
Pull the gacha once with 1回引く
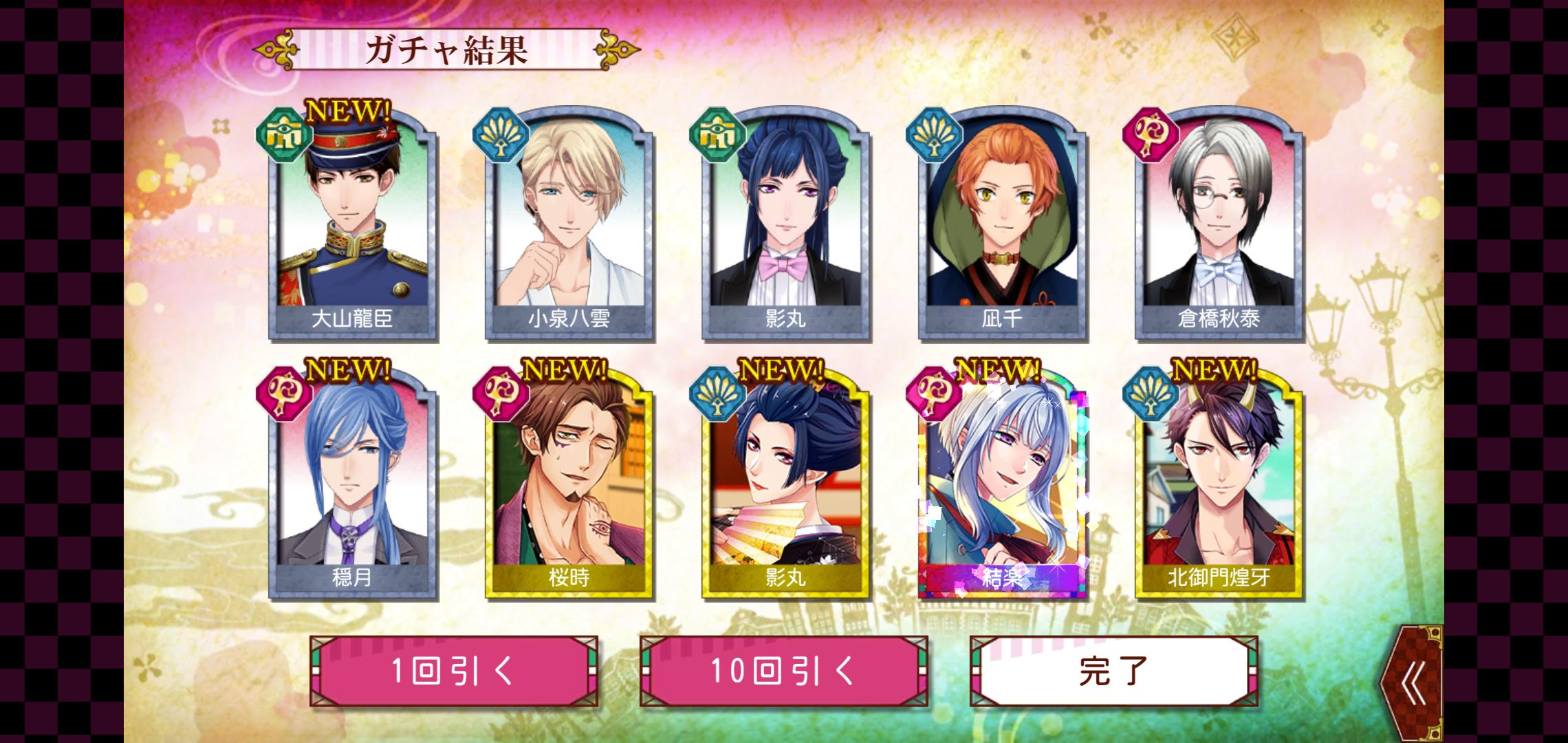tap(453, 671)
